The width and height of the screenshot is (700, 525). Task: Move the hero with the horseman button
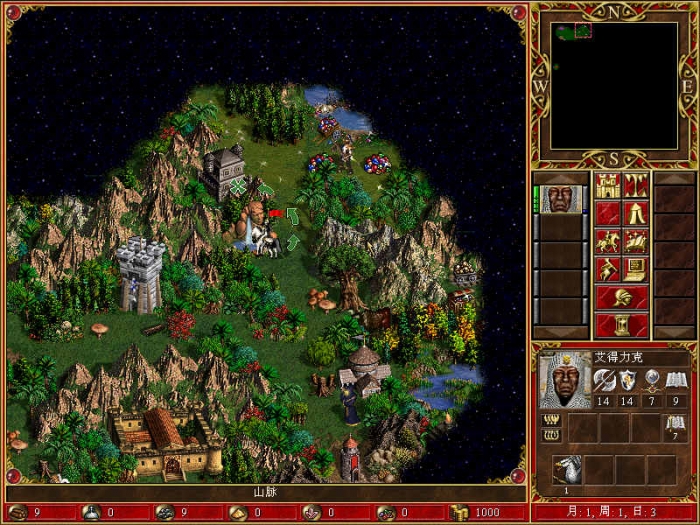click(608, 241)
